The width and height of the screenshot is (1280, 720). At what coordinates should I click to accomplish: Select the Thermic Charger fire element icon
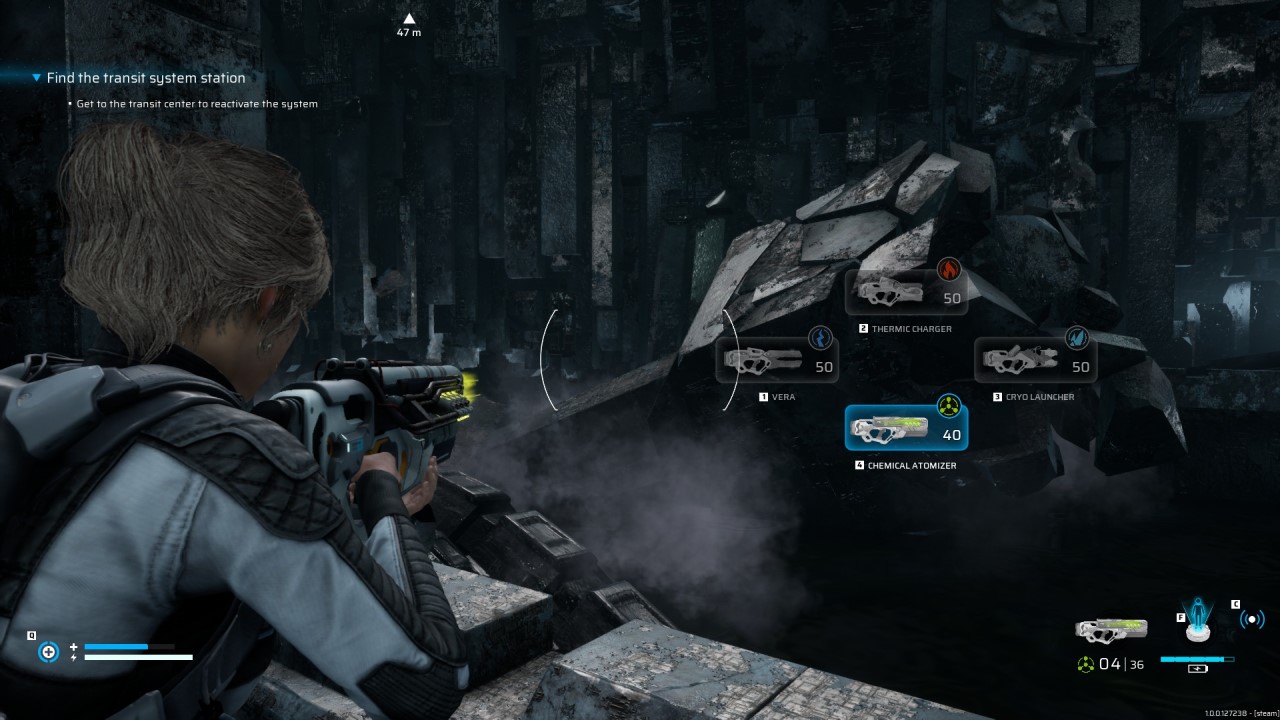[949, 268]
